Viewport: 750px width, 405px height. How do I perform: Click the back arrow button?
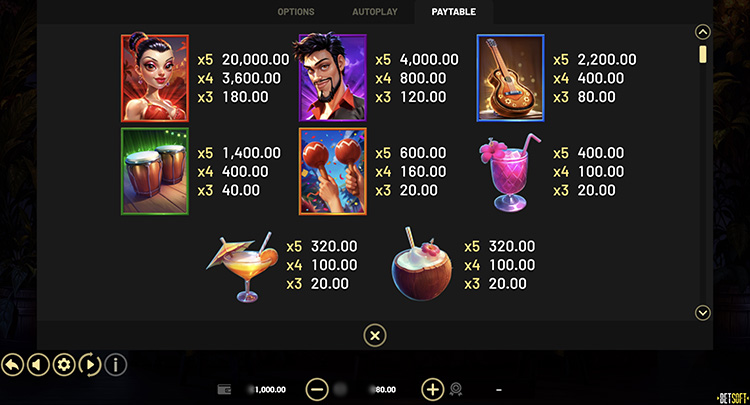(13, 364)
